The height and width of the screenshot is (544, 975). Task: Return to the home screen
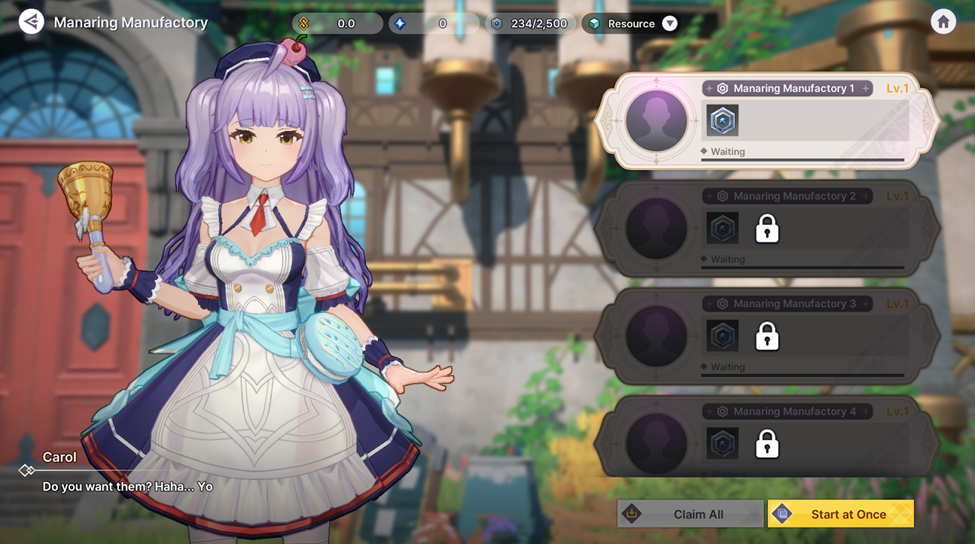tap(942, 22)
